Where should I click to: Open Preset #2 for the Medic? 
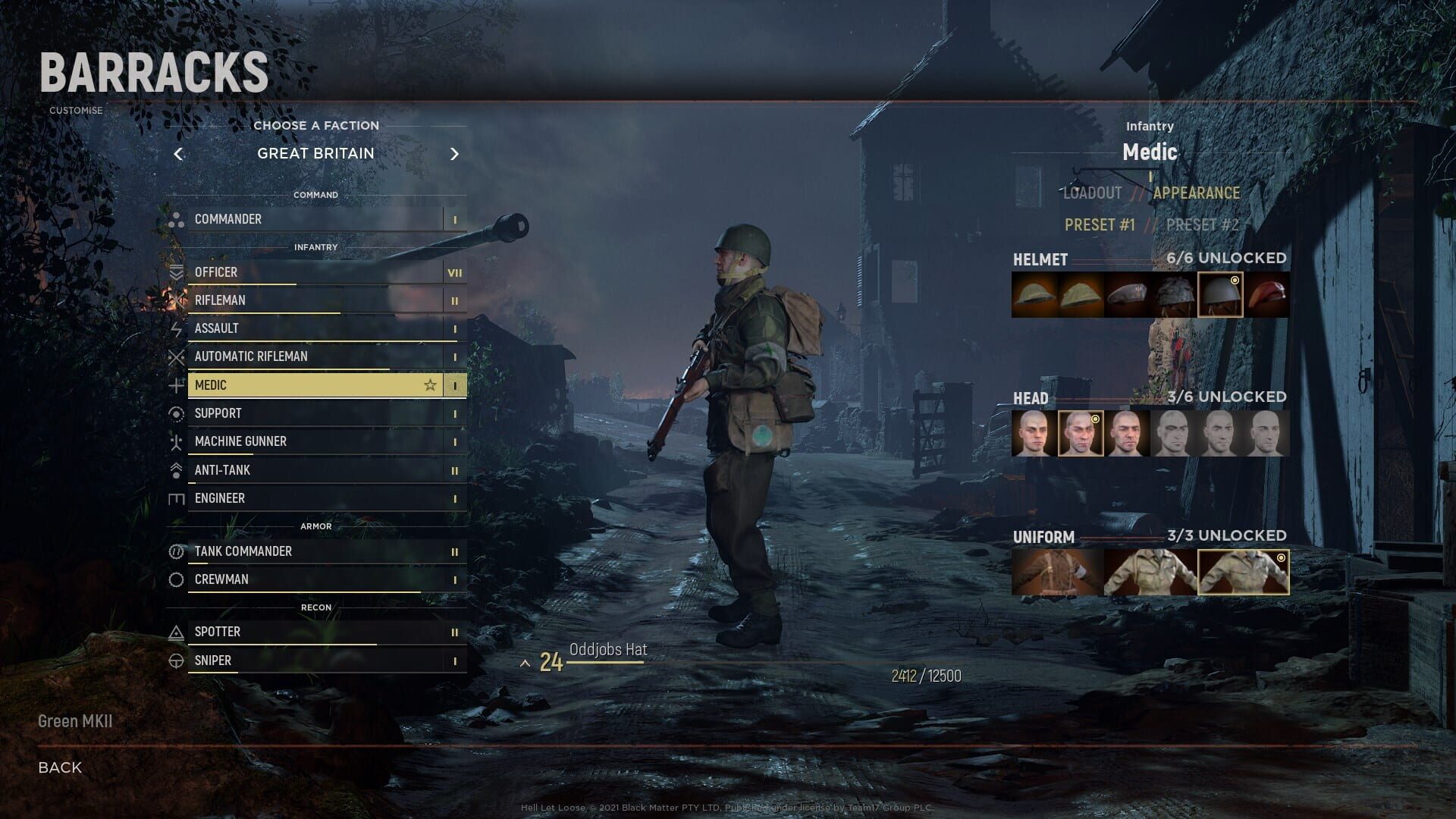point(1201,224)
